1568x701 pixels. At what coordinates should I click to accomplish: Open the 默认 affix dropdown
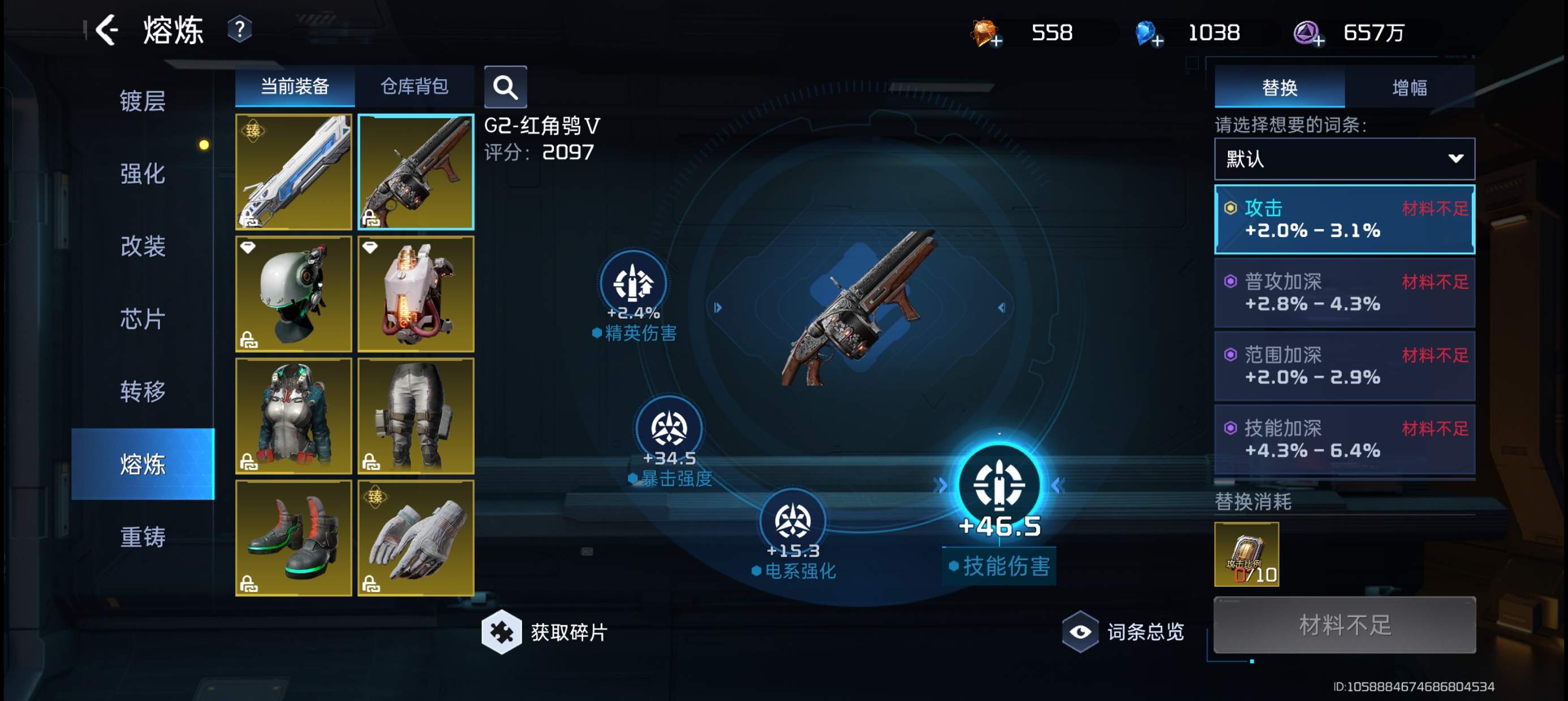coord(1344,159)
